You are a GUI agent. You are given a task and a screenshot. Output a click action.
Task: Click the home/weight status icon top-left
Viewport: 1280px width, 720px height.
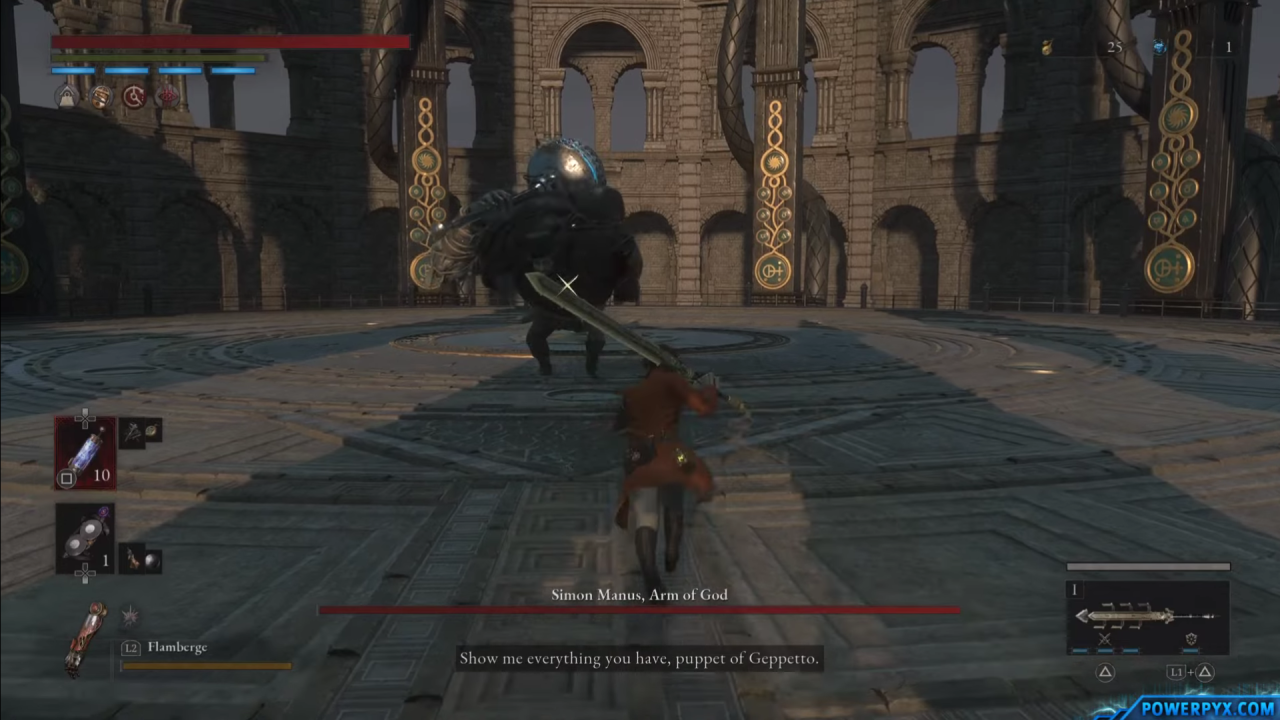[x=66, y=96]
